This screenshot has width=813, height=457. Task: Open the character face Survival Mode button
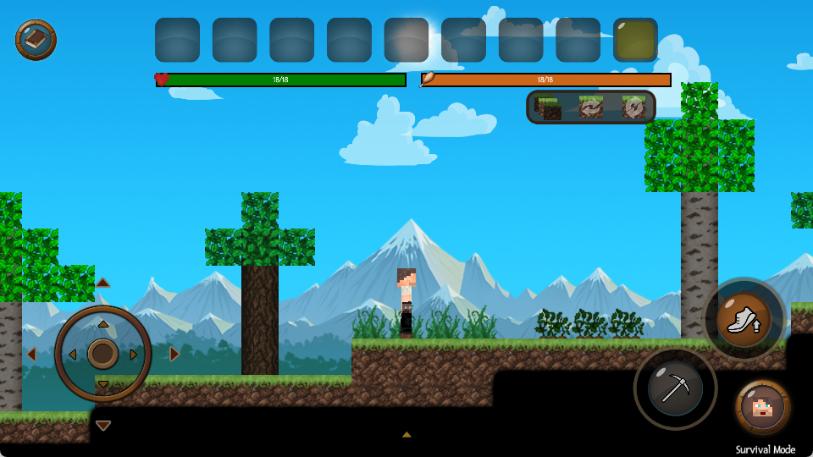pyautogui.click(x=764, y=408)
